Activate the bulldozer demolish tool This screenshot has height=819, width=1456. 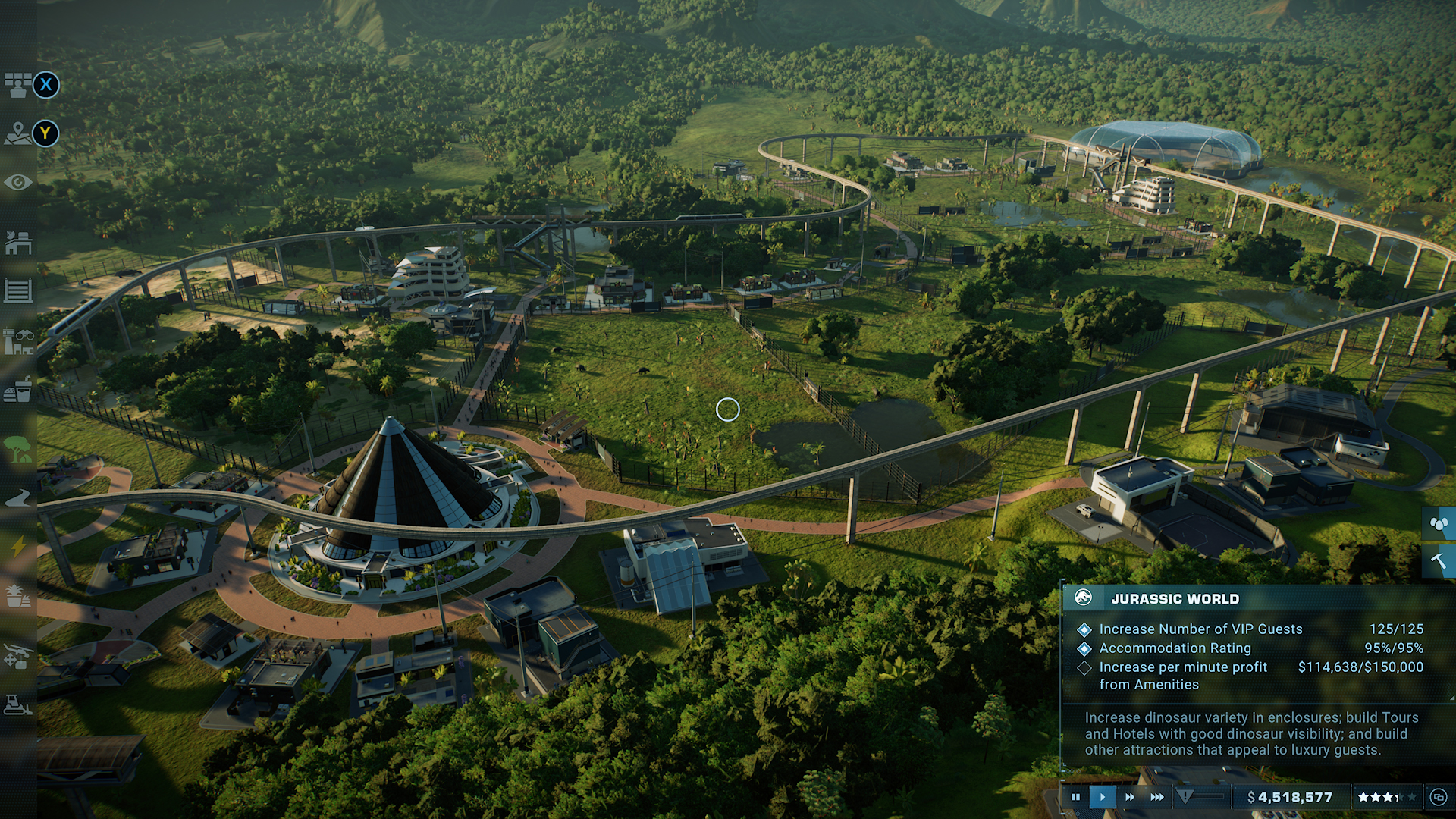18,705
